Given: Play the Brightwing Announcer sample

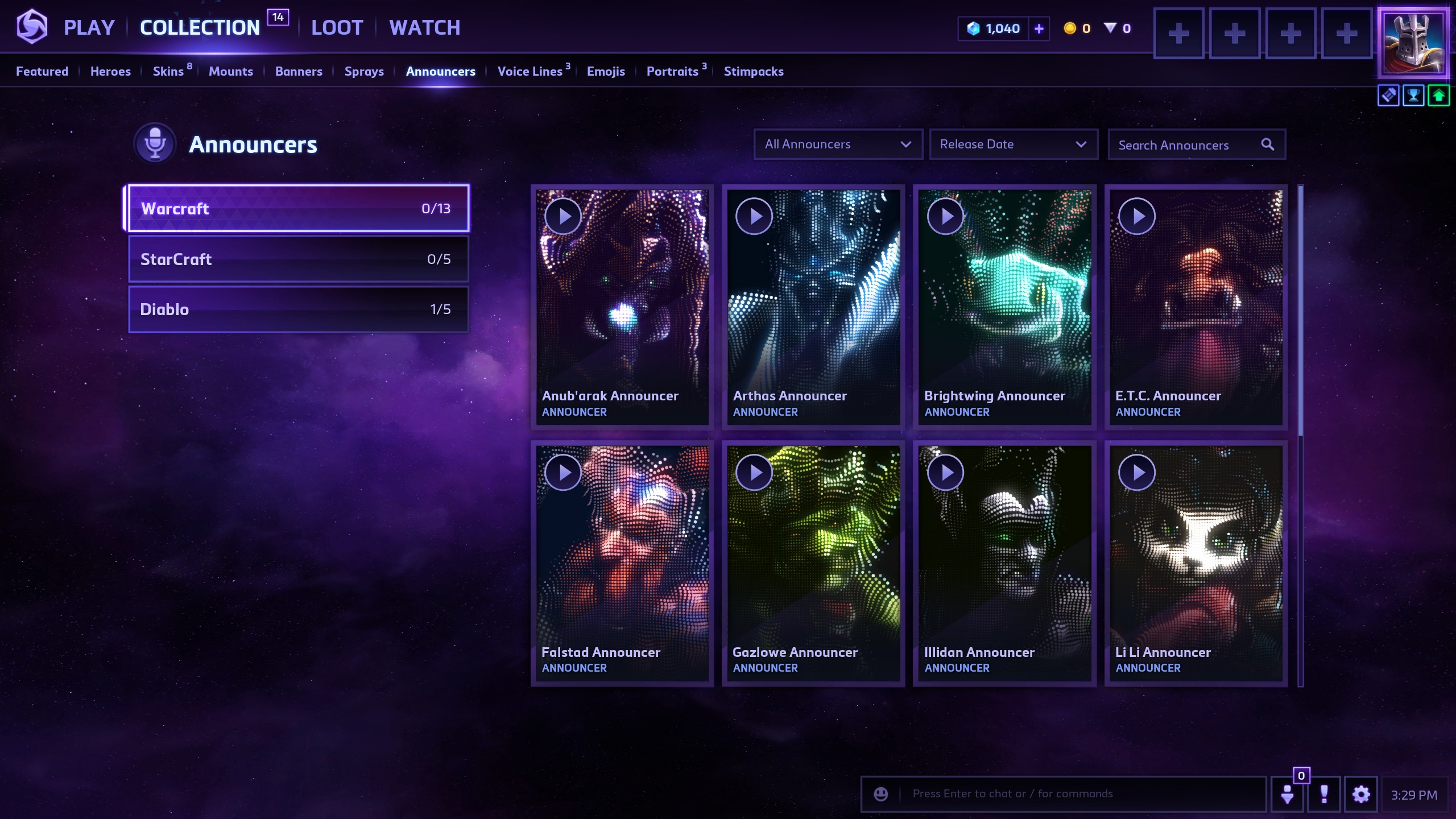Looking at the screenshot, I should (x=945, y=216).
